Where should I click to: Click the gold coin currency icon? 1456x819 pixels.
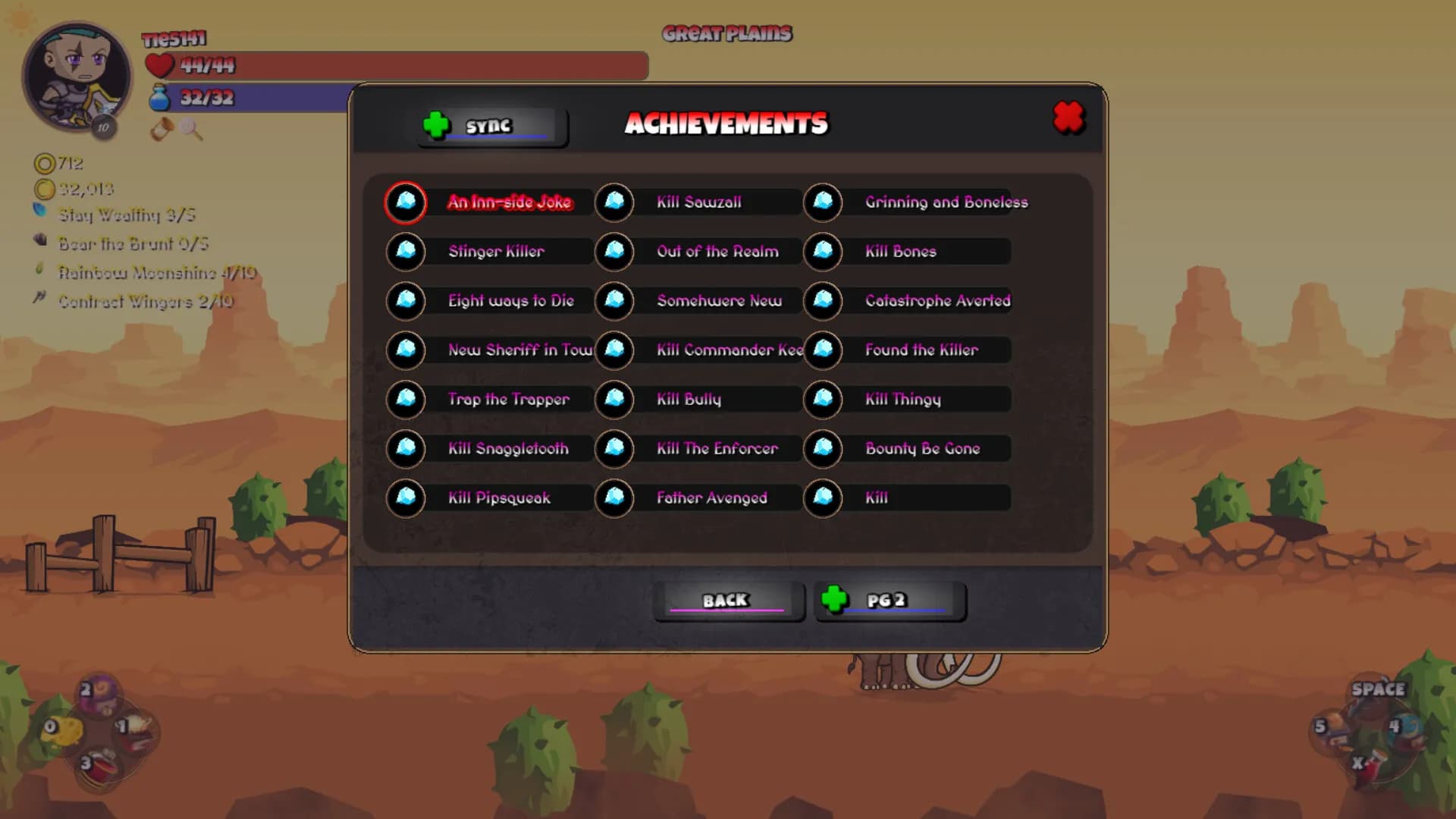coord(47,190)
